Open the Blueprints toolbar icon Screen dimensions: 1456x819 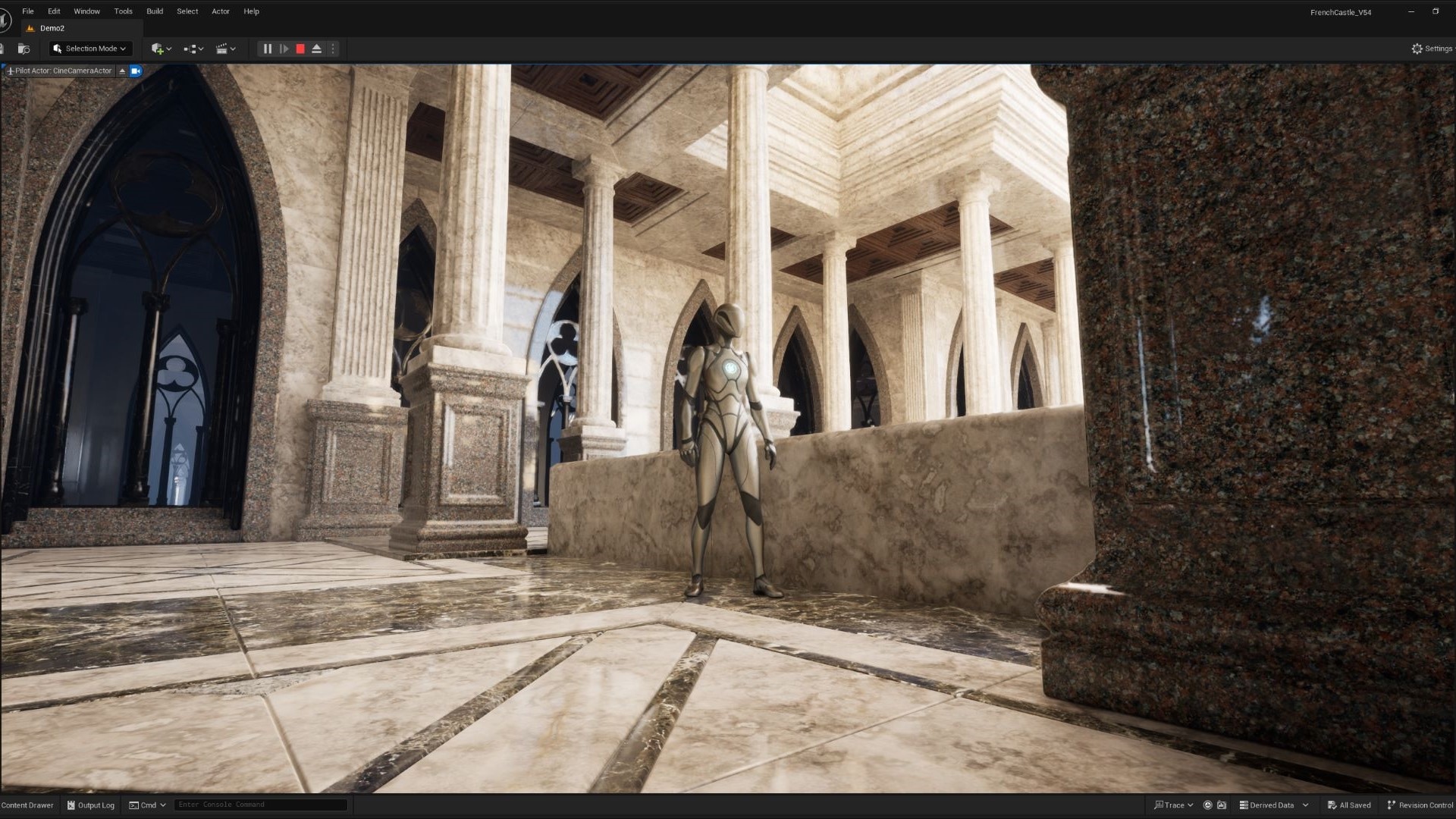(x=191, y=49)
